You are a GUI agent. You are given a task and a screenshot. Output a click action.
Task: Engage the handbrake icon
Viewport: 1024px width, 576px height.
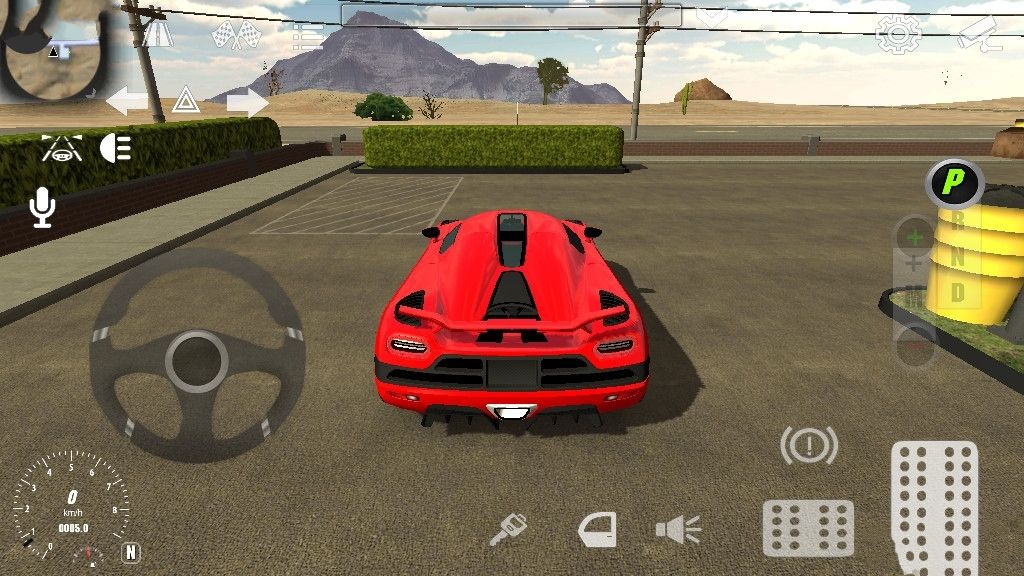[808, 445]
